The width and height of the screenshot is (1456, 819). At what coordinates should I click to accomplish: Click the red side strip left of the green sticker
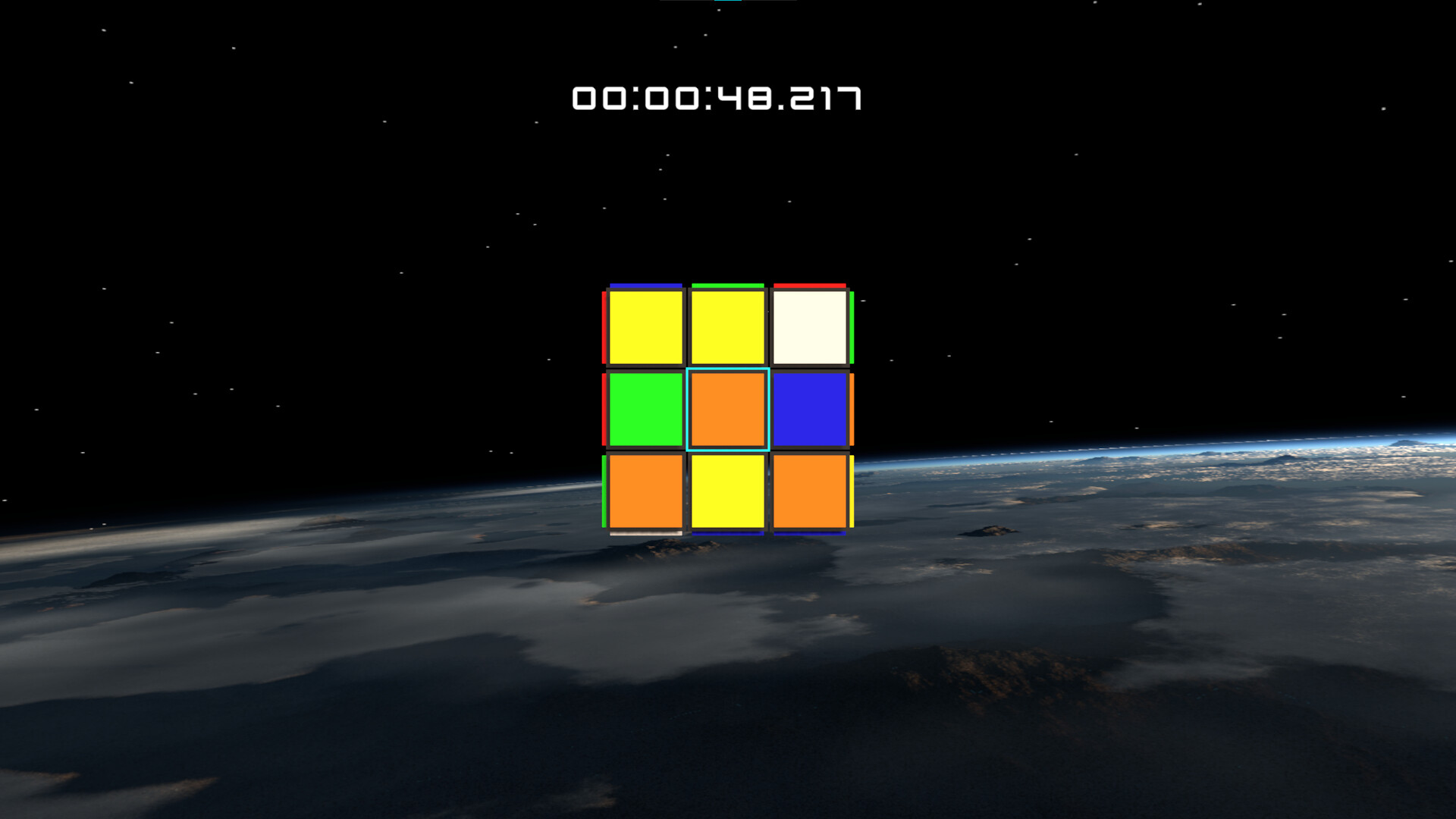604,409
